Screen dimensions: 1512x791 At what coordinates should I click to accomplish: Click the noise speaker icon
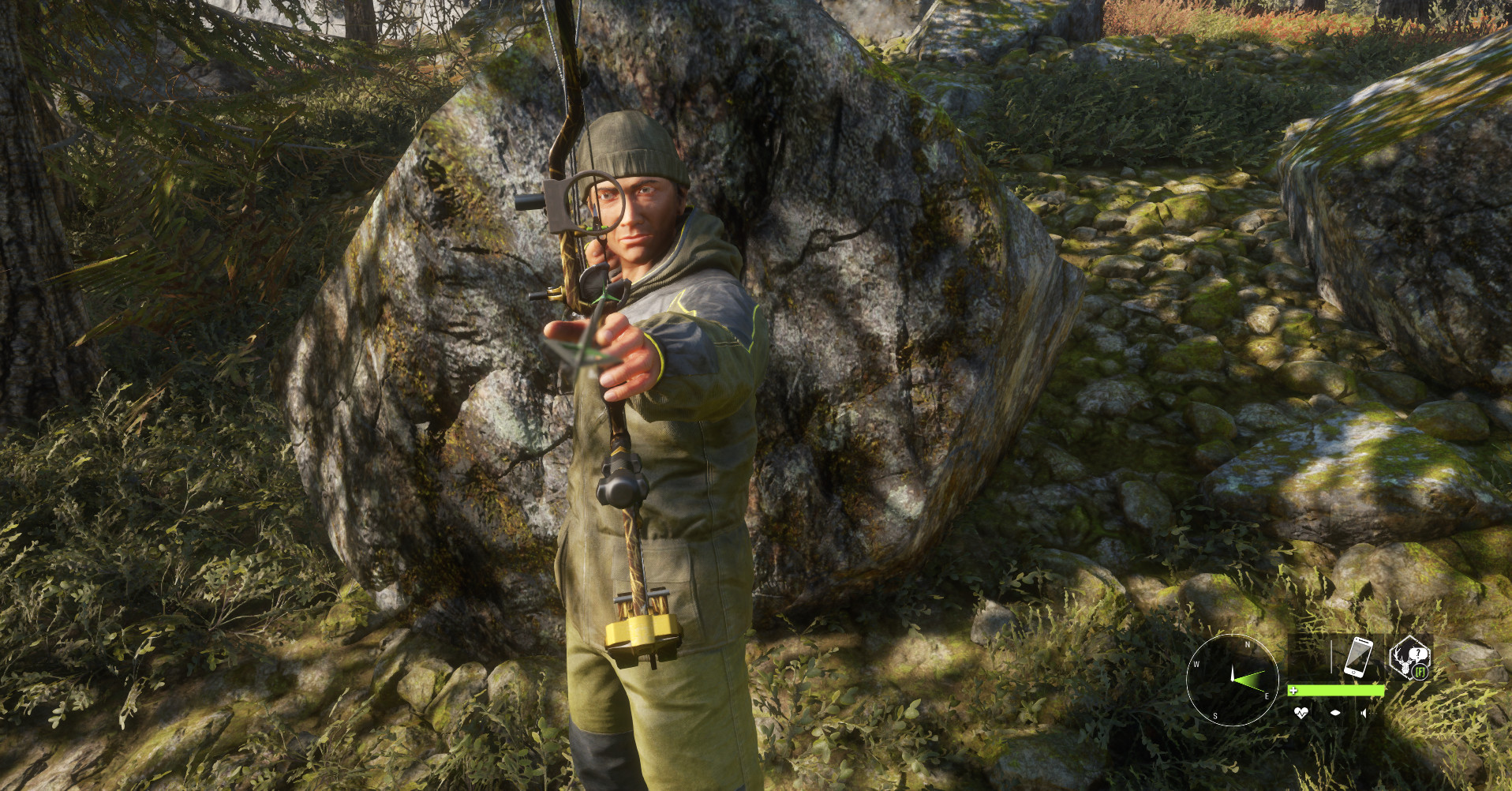[x=1363, y=713]
